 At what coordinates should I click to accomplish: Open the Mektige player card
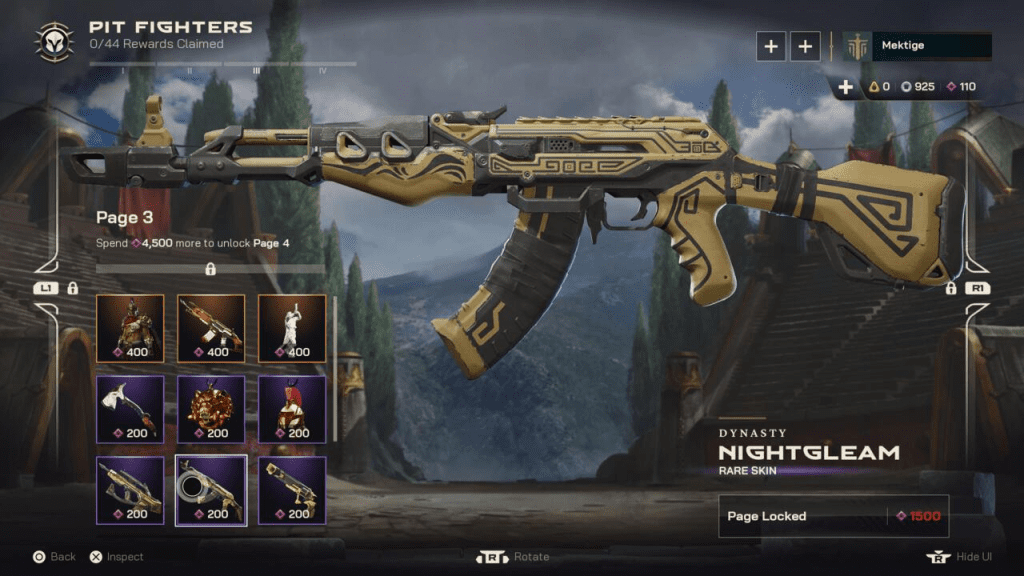tap(917, 46)
